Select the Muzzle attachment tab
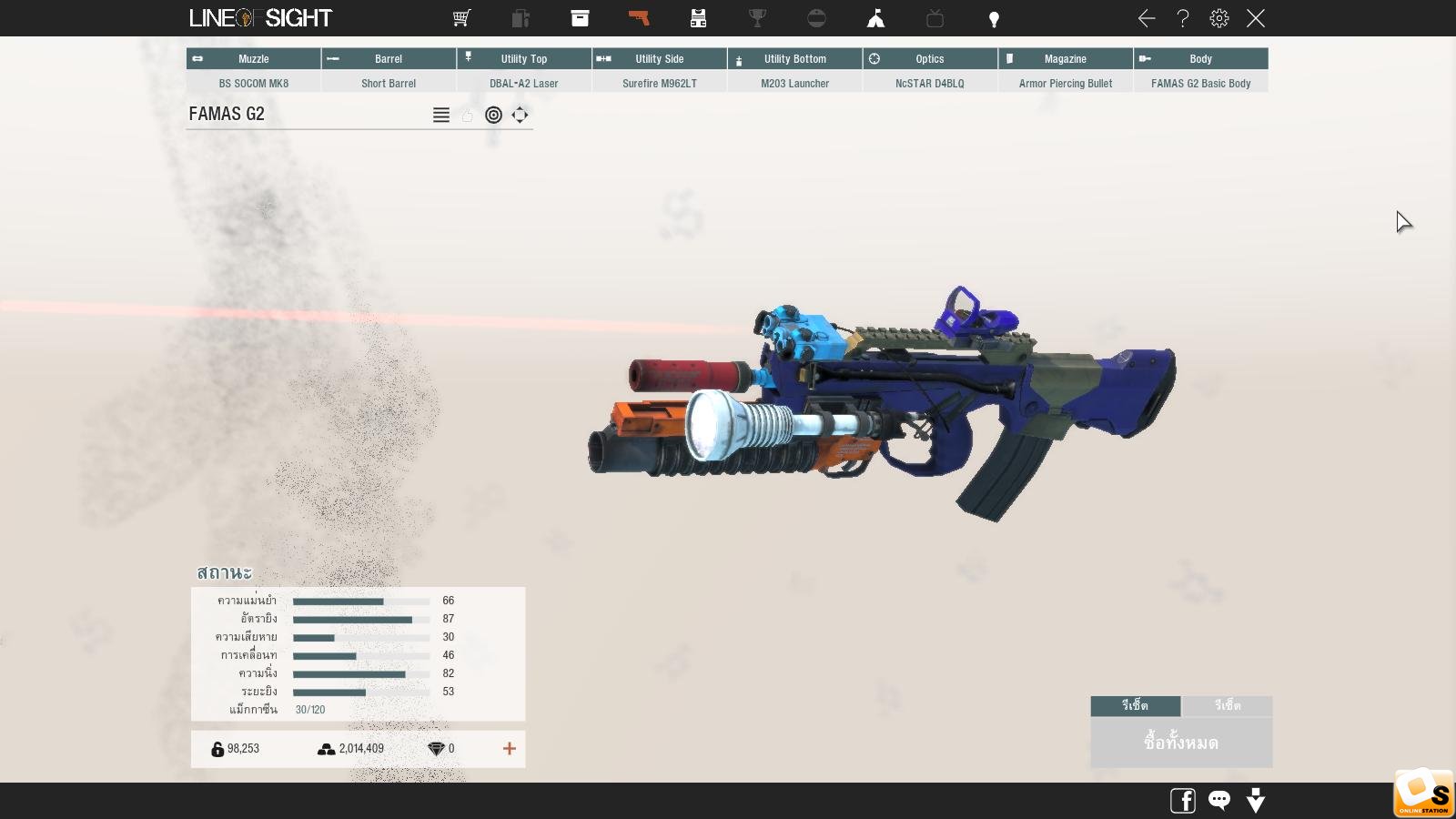This screenshot has width=1456, height=819. [x=253, y=59]
